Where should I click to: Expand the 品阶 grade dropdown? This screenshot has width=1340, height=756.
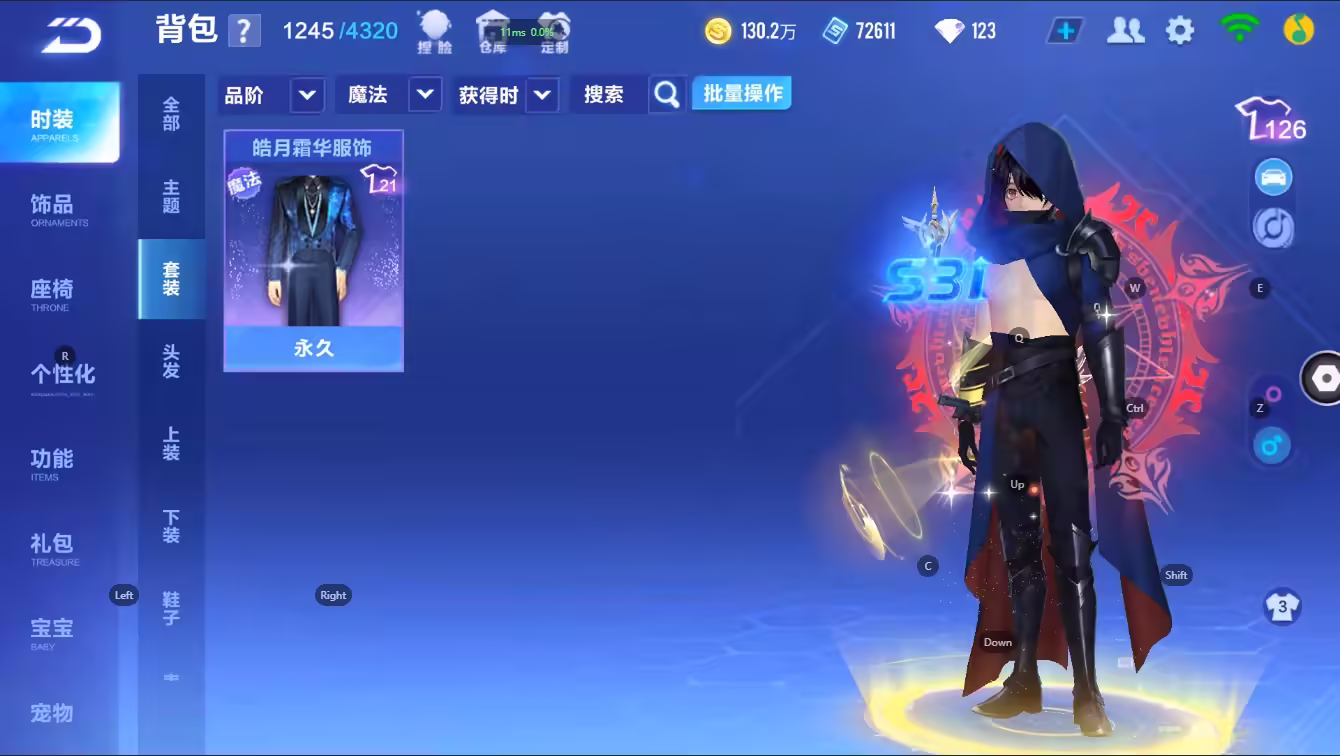[x=306, y=95]
